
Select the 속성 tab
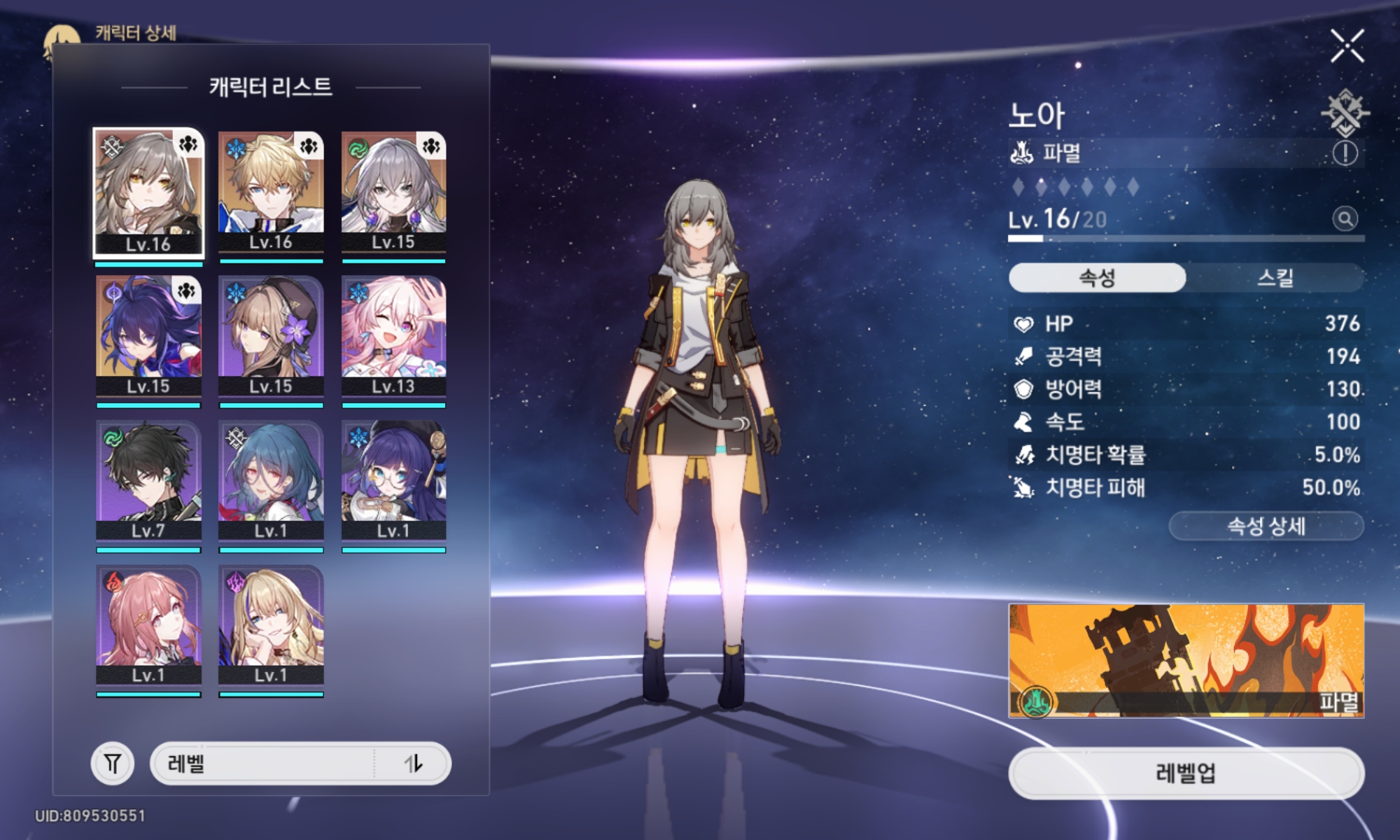(1097, 278)
